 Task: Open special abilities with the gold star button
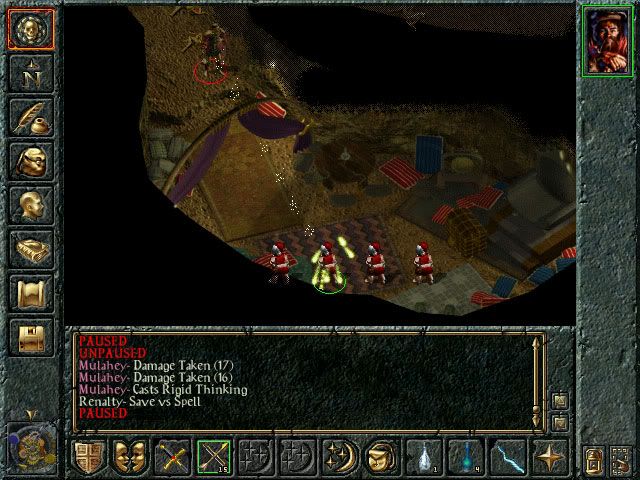coord(548,457)
